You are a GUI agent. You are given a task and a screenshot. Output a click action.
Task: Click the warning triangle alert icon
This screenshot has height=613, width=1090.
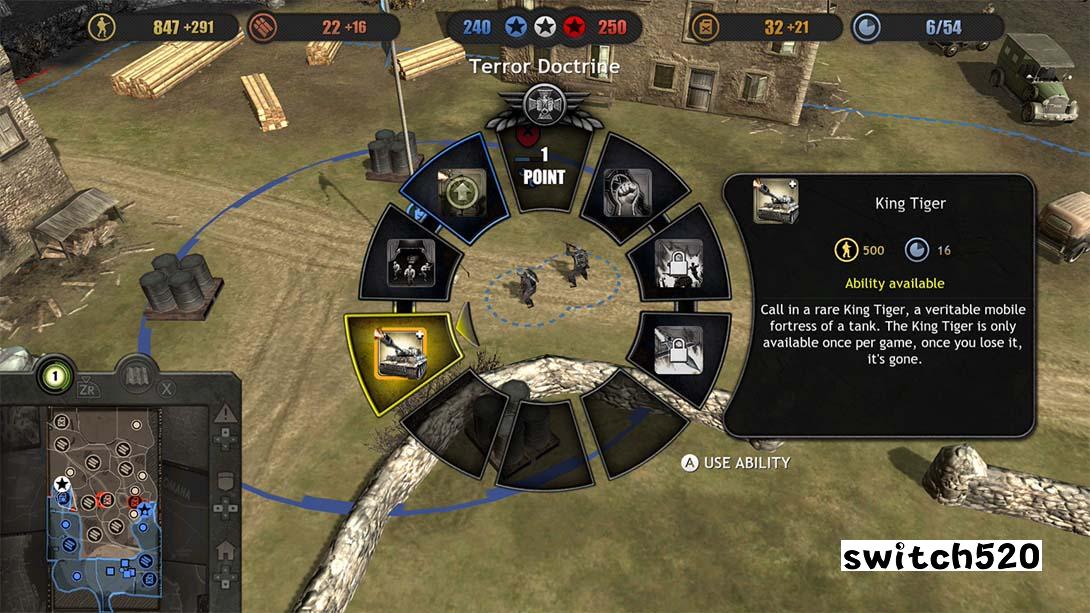[225, 414]
